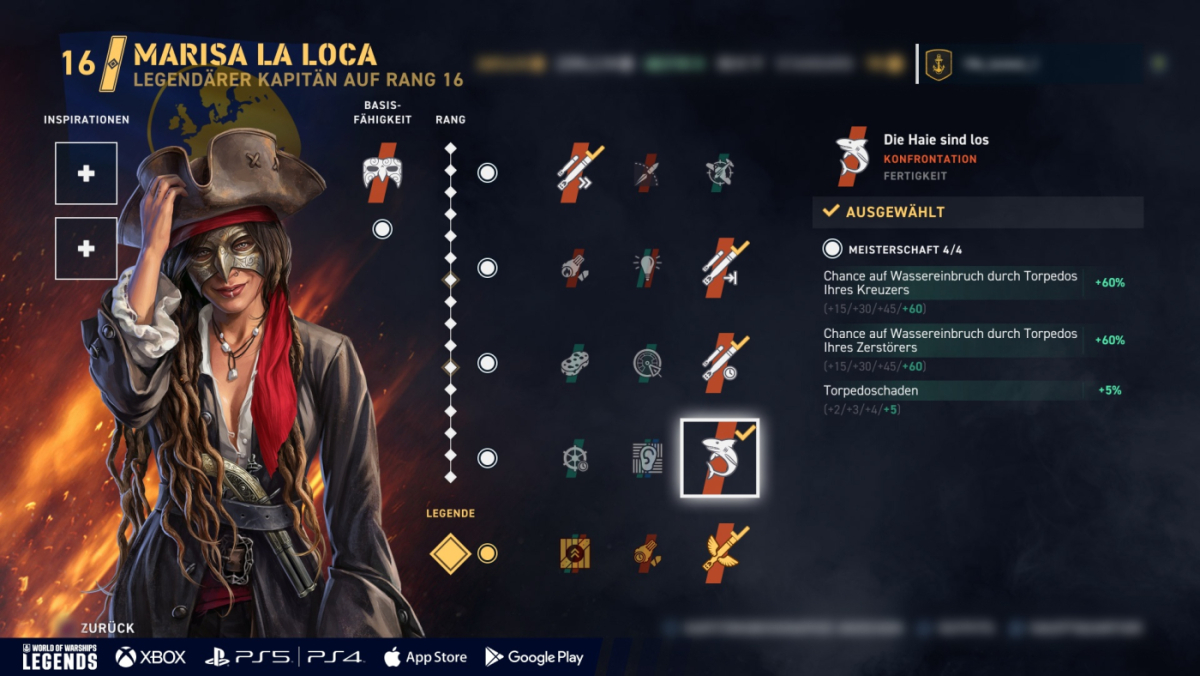Choose the torpedo speed arrows skill
This screenshot has width=1200, height=676.
click(x=577, y=172)
